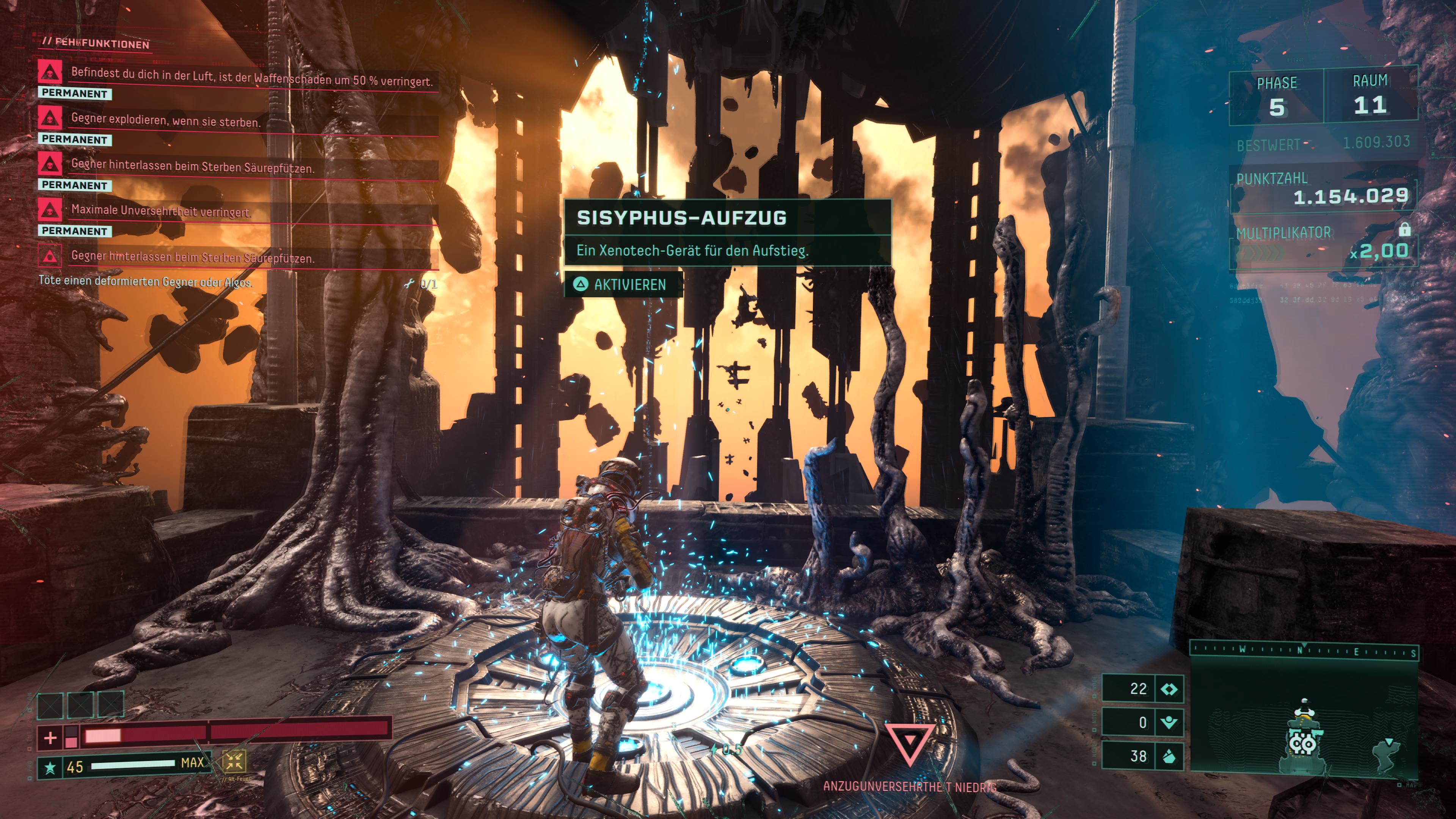Click the Sisyphus-Aufzug info panel title
Screen dimensions: 1456x819
coord(681,218)
